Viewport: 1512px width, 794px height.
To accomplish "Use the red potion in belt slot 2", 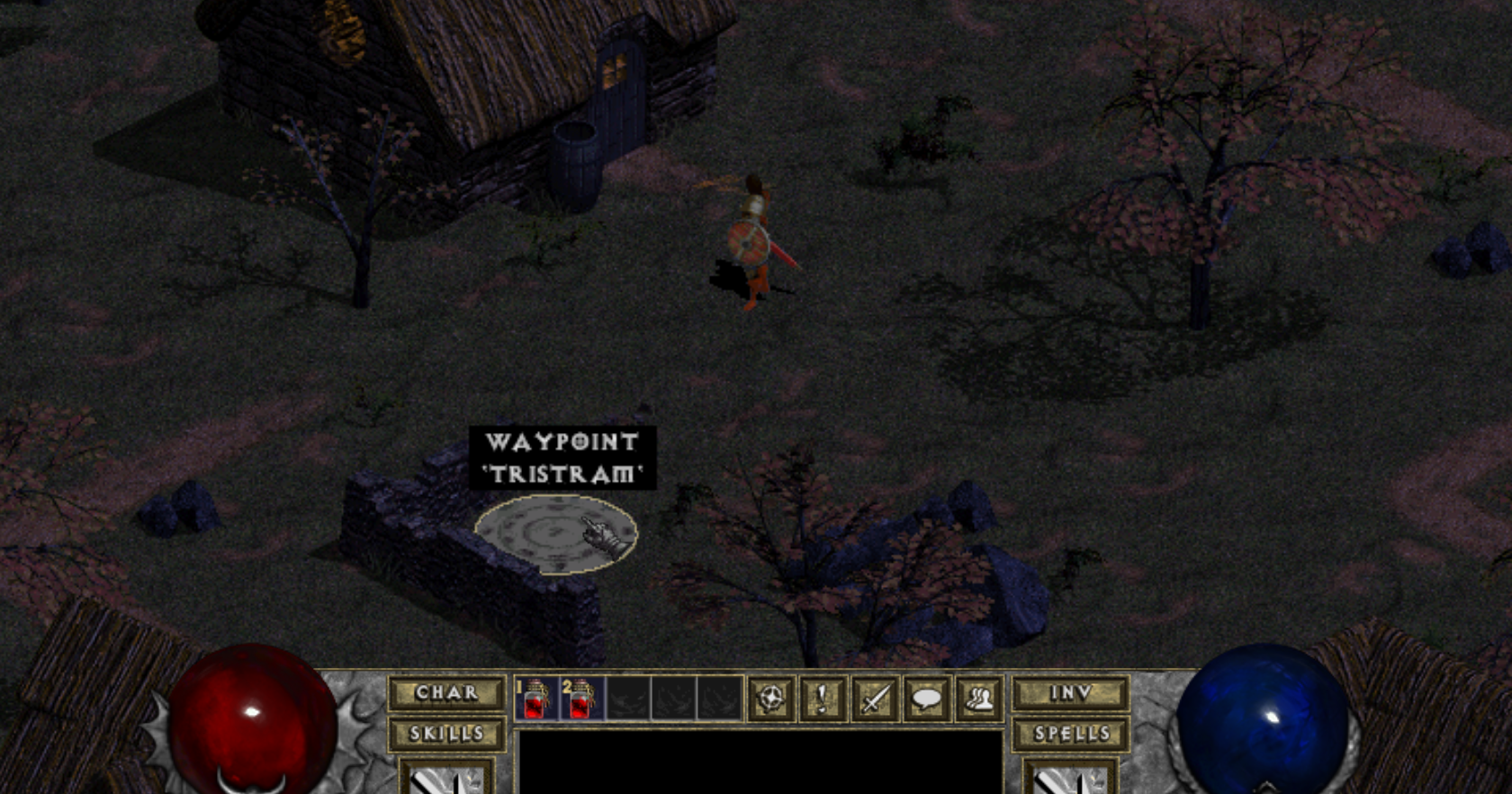I will point(580,699).
